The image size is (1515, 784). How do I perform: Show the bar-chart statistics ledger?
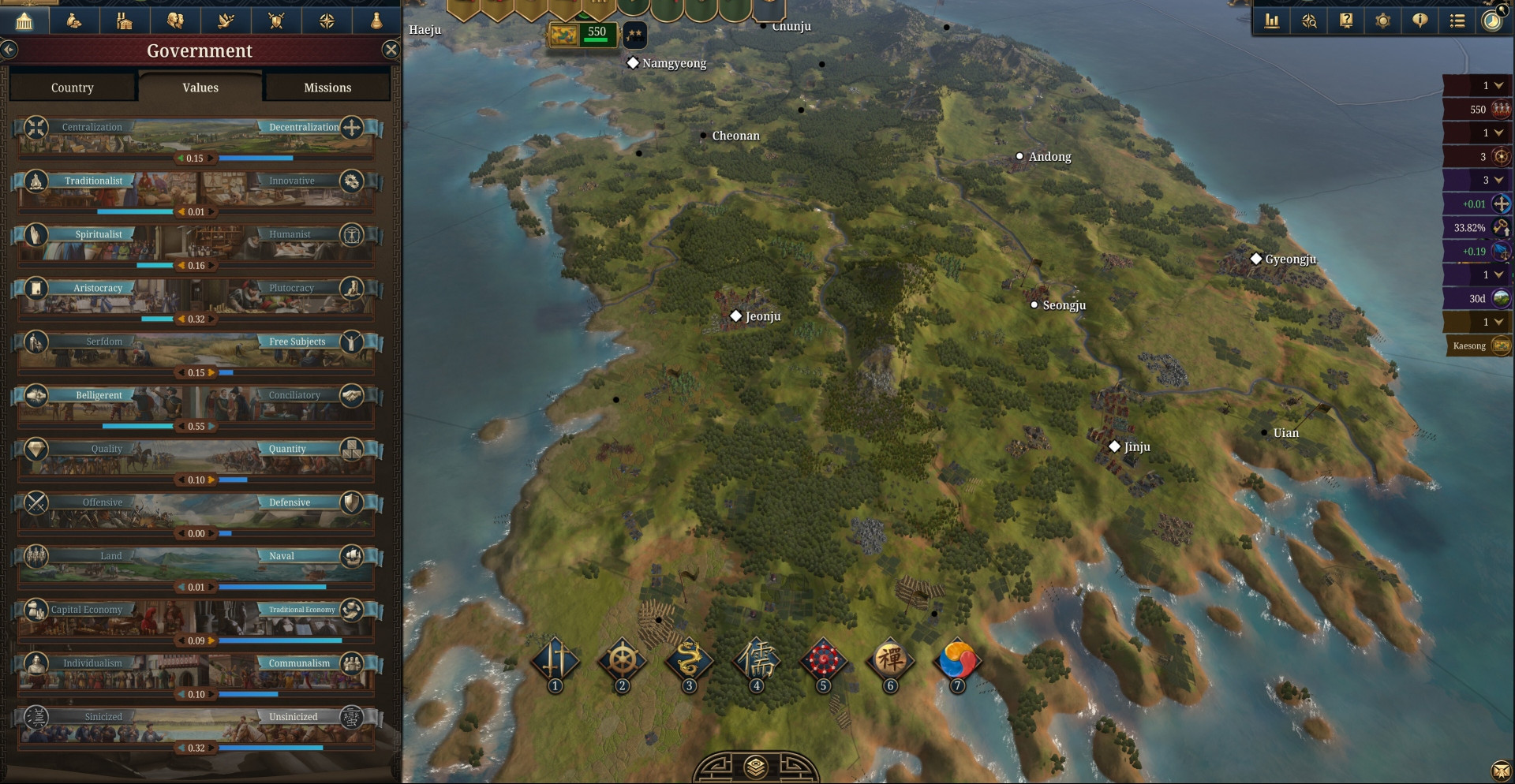point(1272,21)
